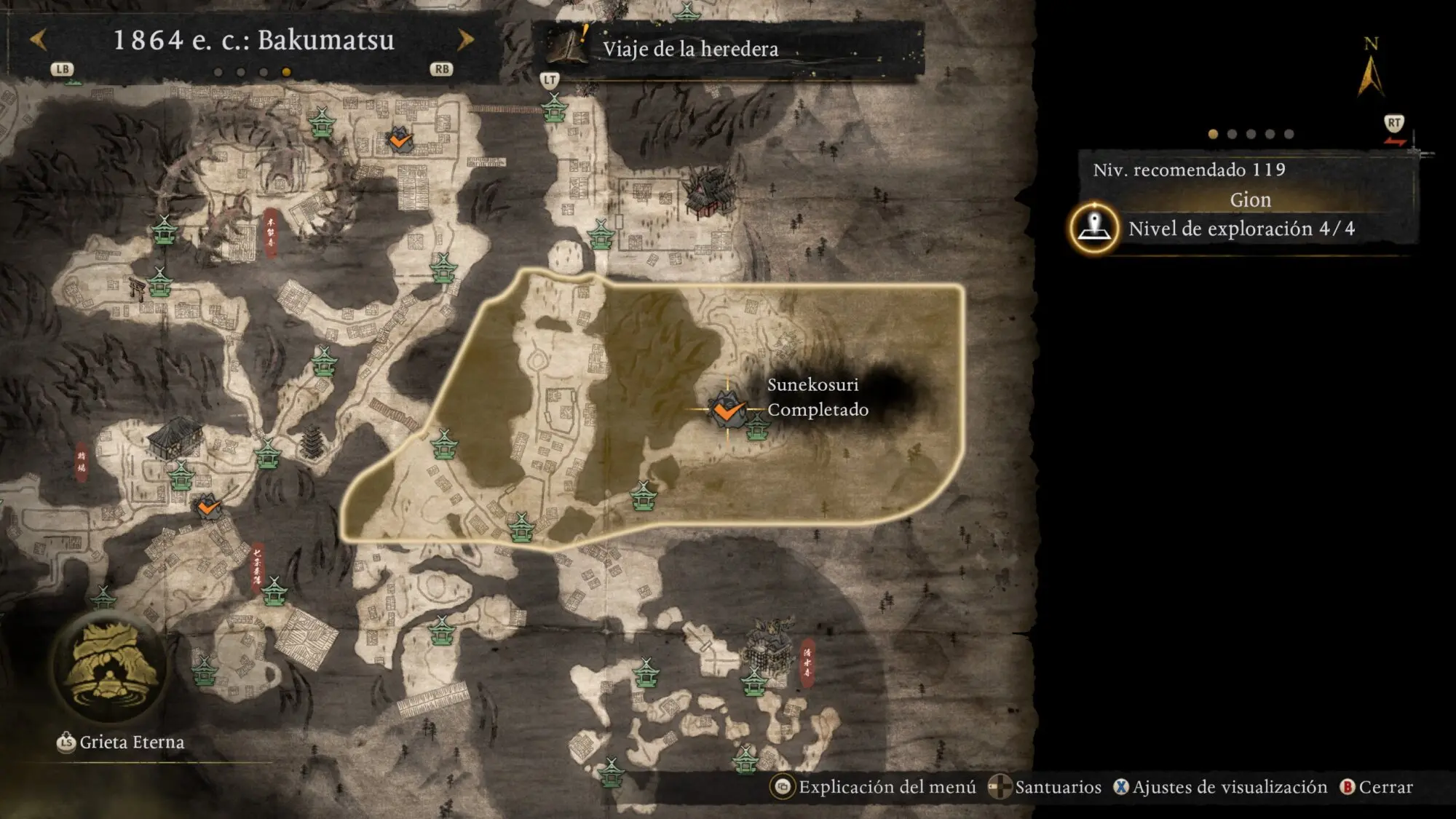Screen dimensions: 1456x819
Task: Switch to the next era with the right arrow
Action: (x=465, y=39)
